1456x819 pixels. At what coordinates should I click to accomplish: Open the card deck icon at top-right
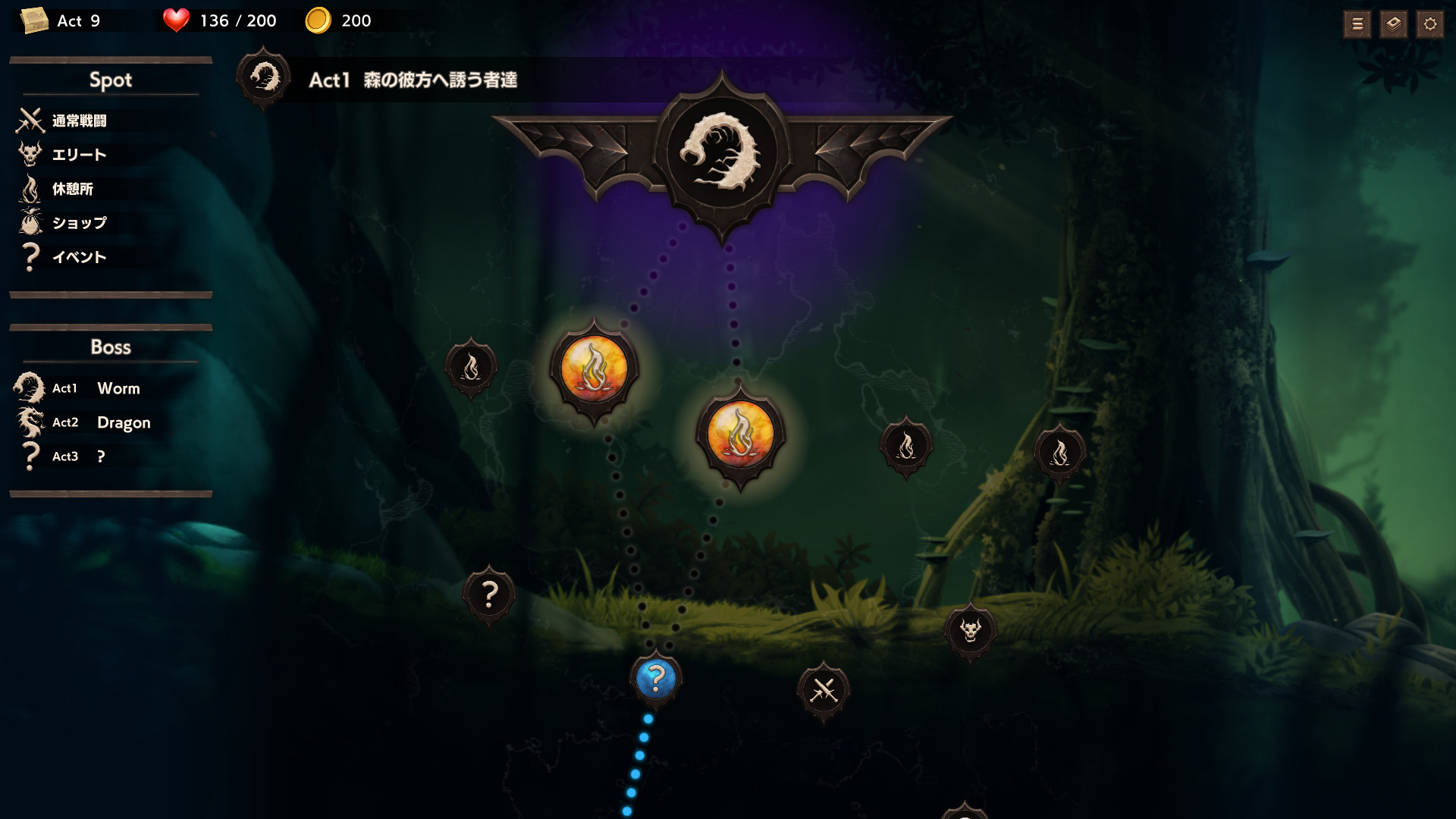[x=1394, y=24]
